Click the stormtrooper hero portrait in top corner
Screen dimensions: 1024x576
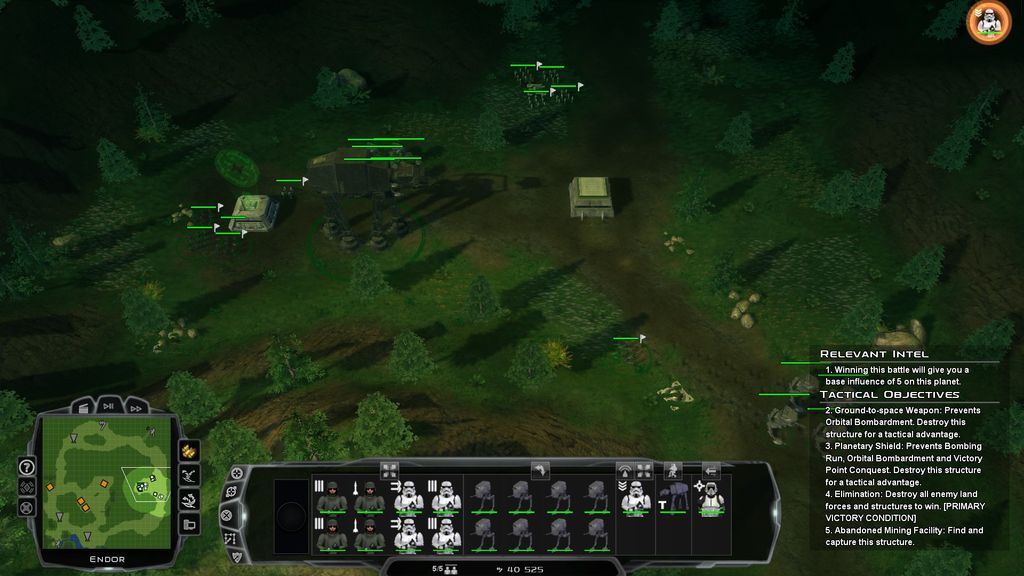tap(988, 22)
